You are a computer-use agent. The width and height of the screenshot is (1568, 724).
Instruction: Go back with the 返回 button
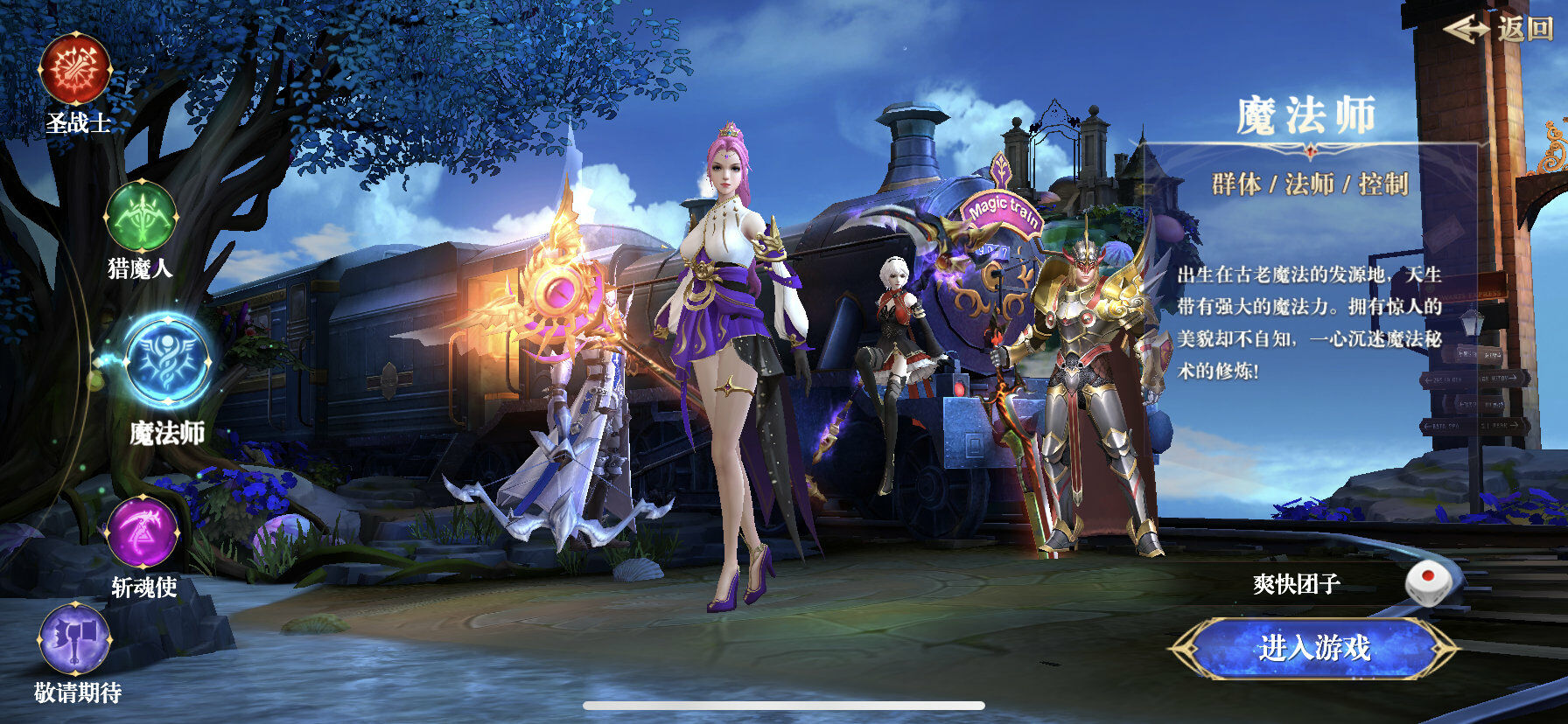click(1498, 29)
